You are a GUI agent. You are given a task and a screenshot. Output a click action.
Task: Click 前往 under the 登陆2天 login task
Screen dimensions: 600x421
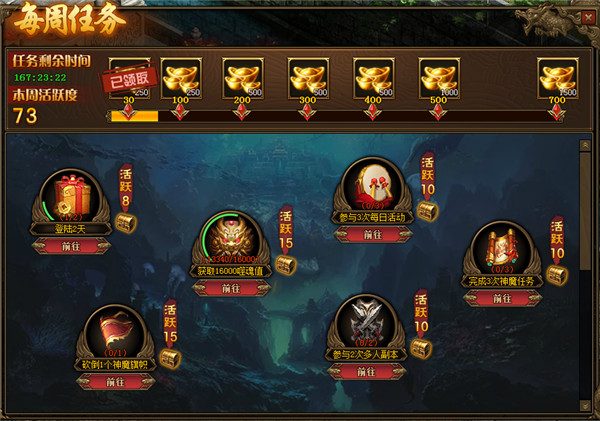point(76,246)
